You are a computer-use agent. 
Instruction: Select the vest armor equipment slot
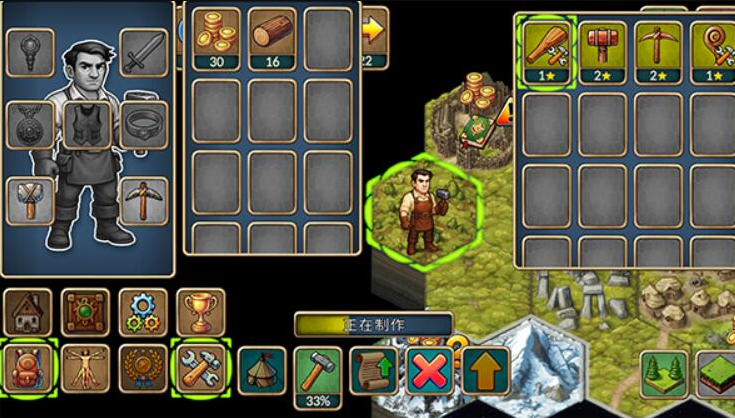click(x=88, y=125)
